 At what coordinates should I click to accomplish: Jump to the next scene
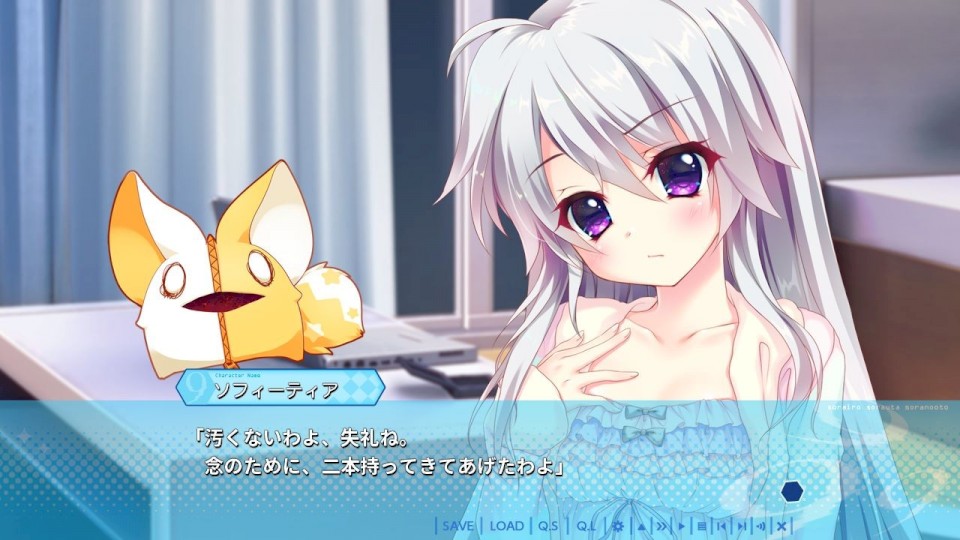coord(741,526)
